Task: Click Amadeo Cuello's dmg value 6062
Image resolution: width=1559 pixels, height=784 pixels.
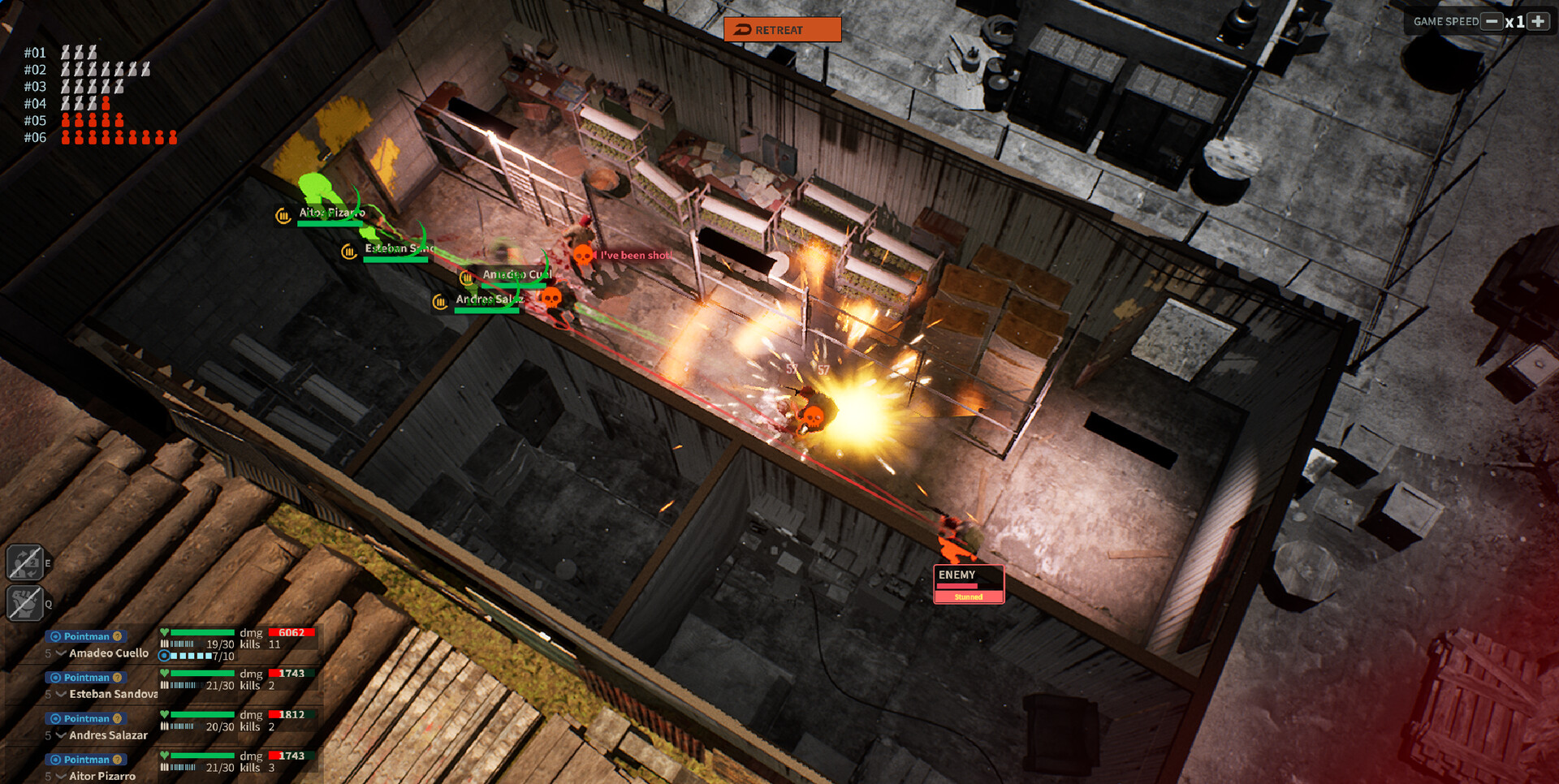Action: 292,632
